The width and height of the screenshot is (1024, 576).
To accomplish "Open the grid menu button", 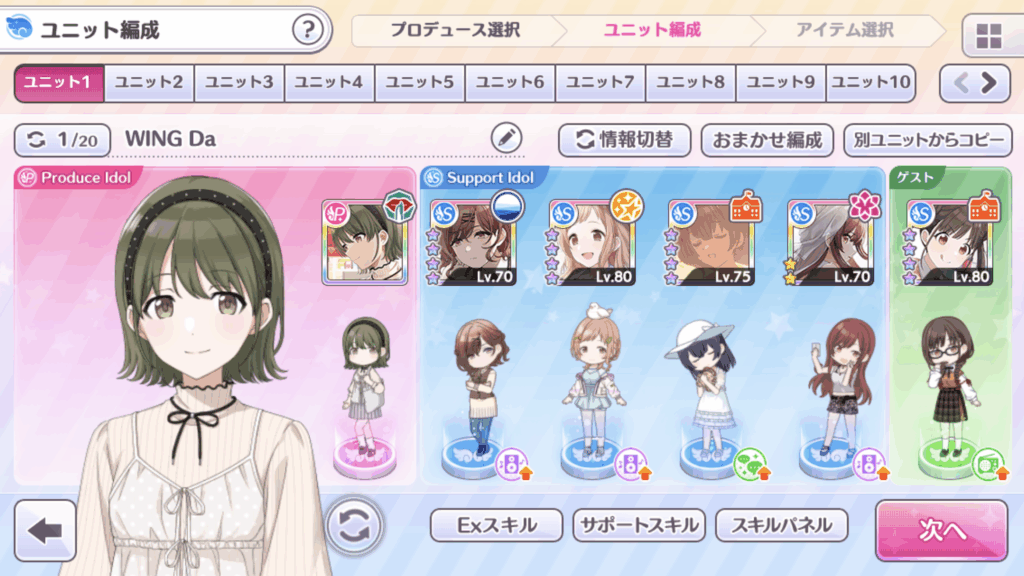I will click(x=989, y=38).
